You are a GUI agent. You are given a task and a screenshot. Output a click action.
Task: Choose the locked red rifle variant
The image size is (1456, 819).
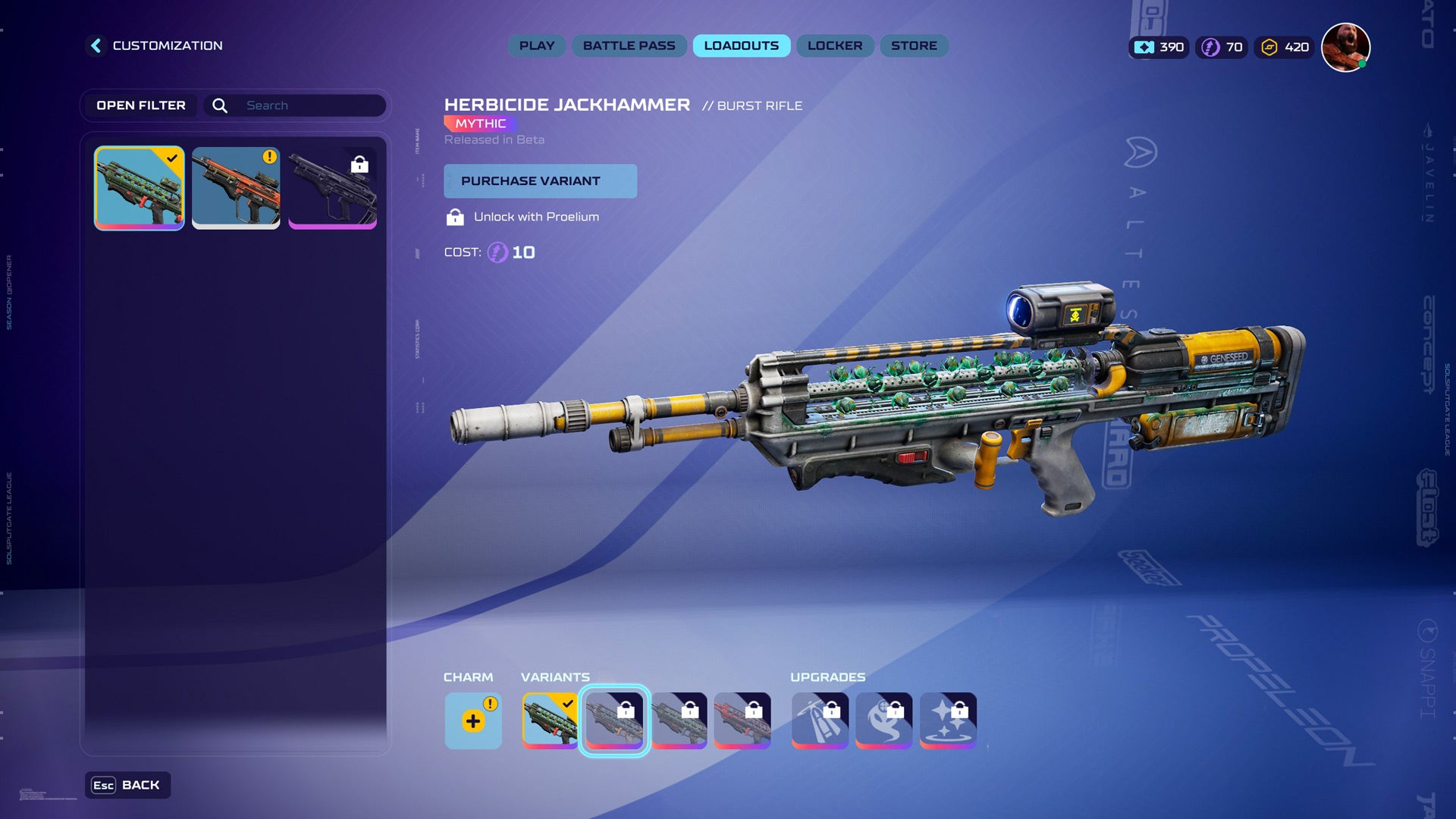click(742, 720)
